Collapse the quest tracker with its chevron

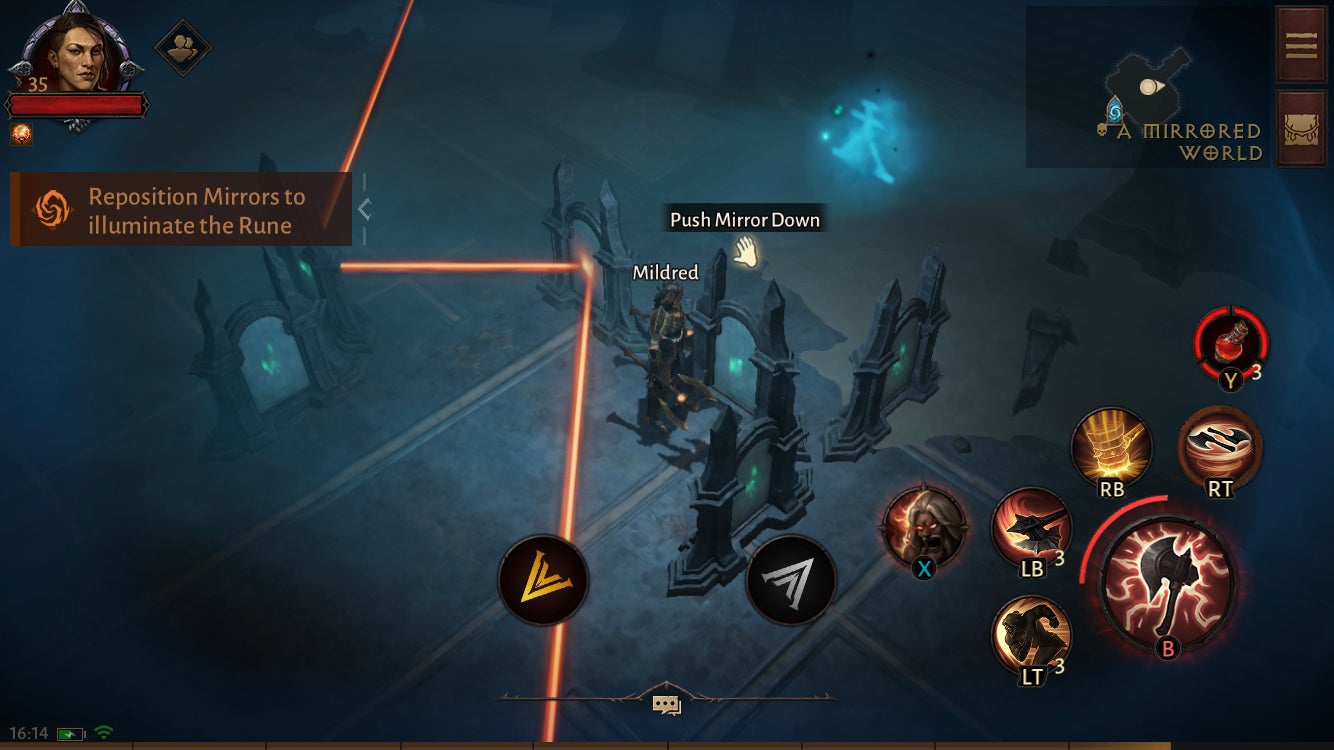pyautogui.click(x=367, y=208)
